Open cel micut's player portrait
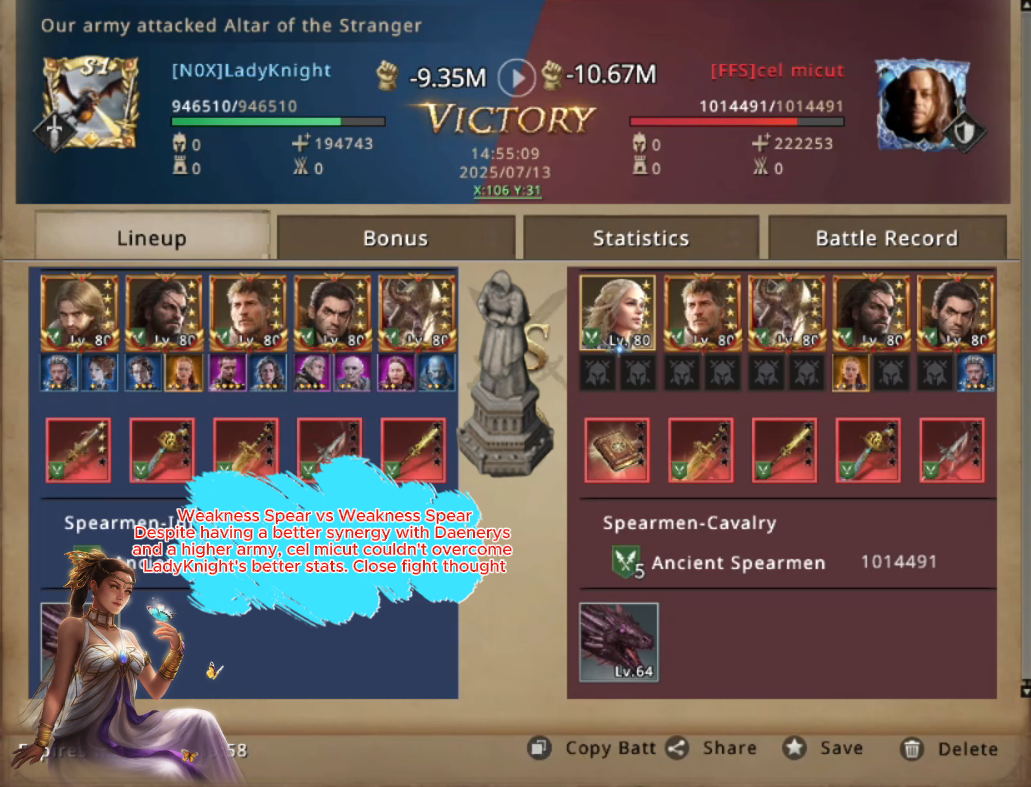1031x787 pixels. pyautogui.click(x=922, y=103)
